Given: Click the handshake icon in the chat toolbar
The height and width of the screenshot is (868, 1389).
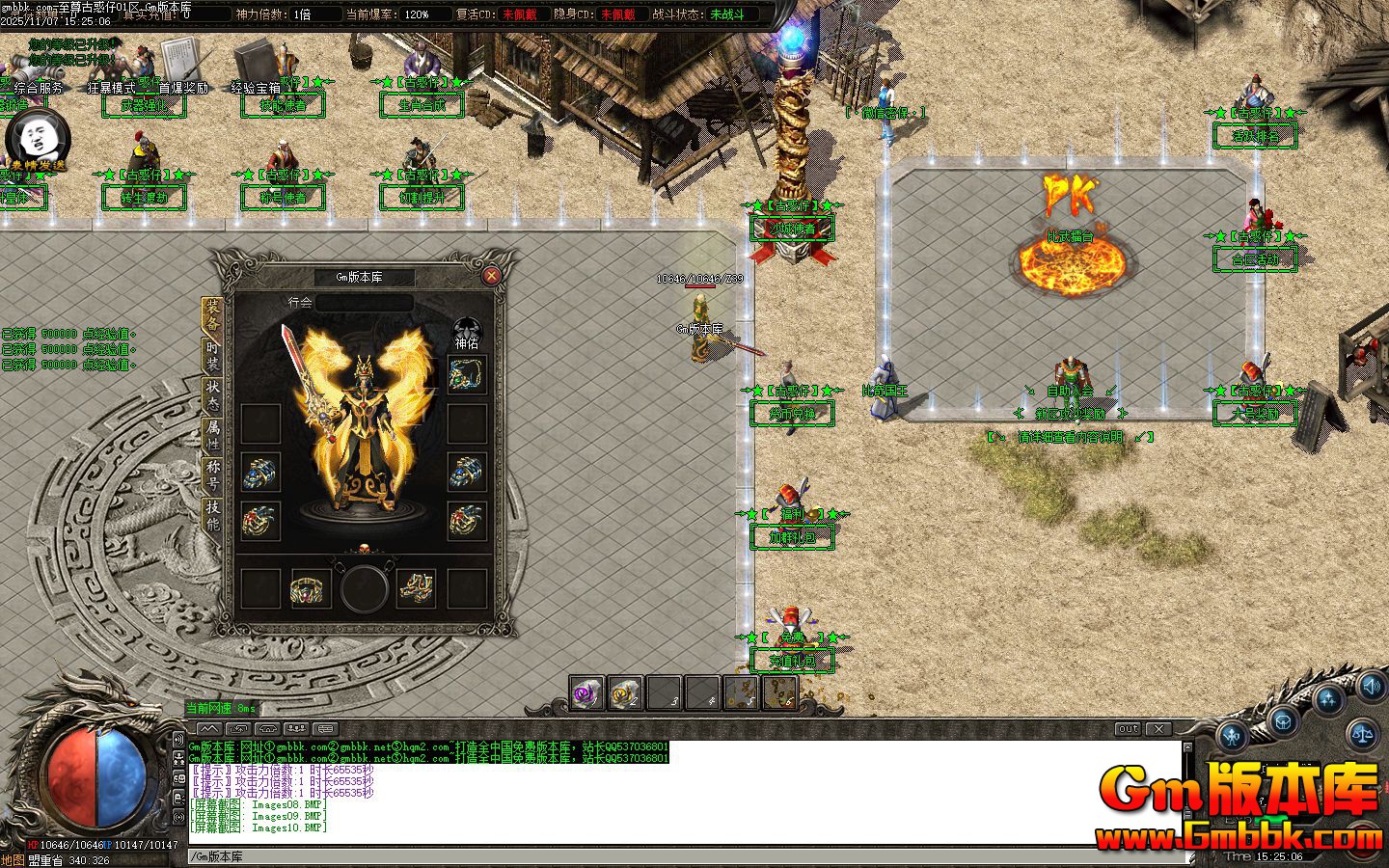Looking at the screenshot, I should 268,729.
